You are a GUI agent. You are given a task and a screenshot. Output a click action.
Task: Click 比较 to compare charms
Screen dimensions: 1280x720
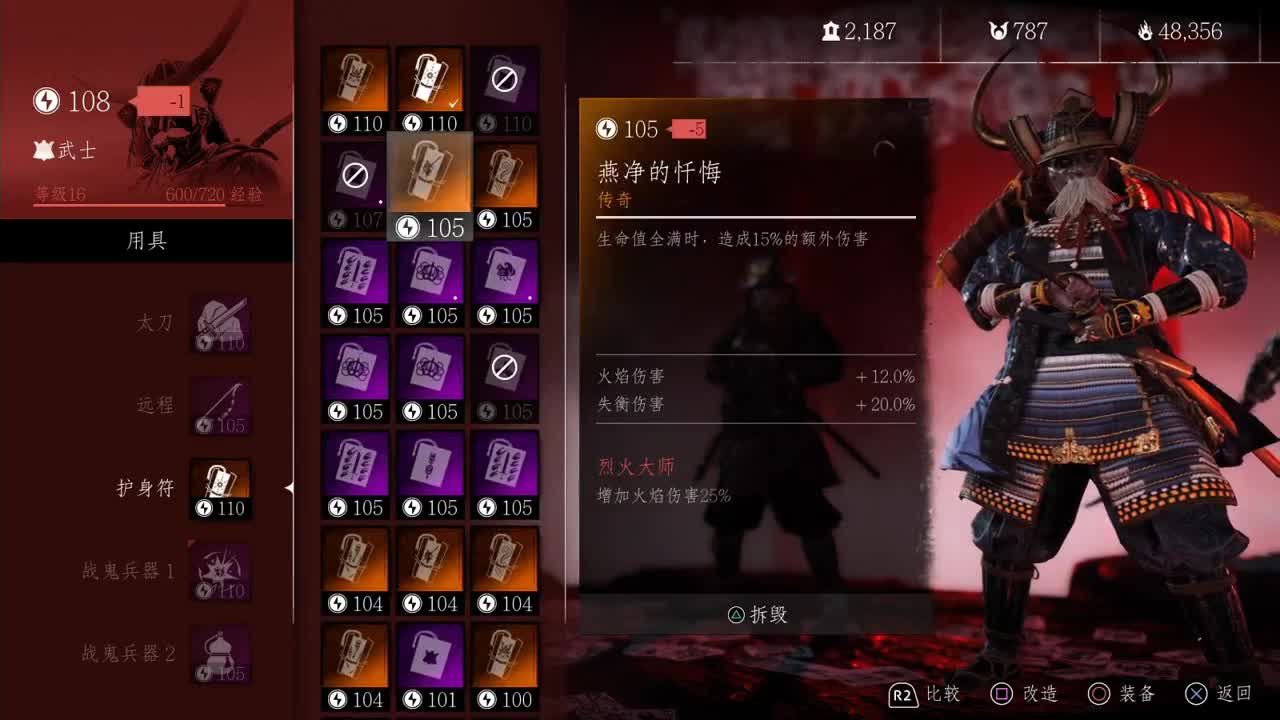(x=945, y=693)
